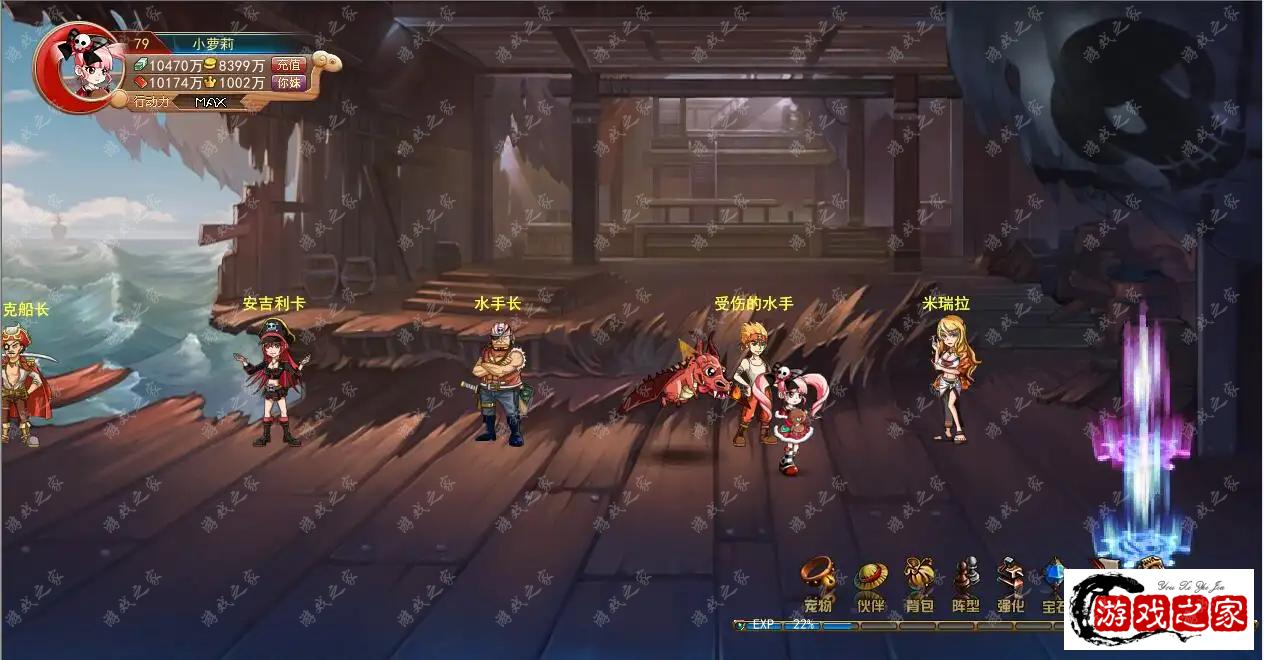Viewport: 1264px width, 660px height.
Task: Open the 背包 backpack
Action: 919,585
